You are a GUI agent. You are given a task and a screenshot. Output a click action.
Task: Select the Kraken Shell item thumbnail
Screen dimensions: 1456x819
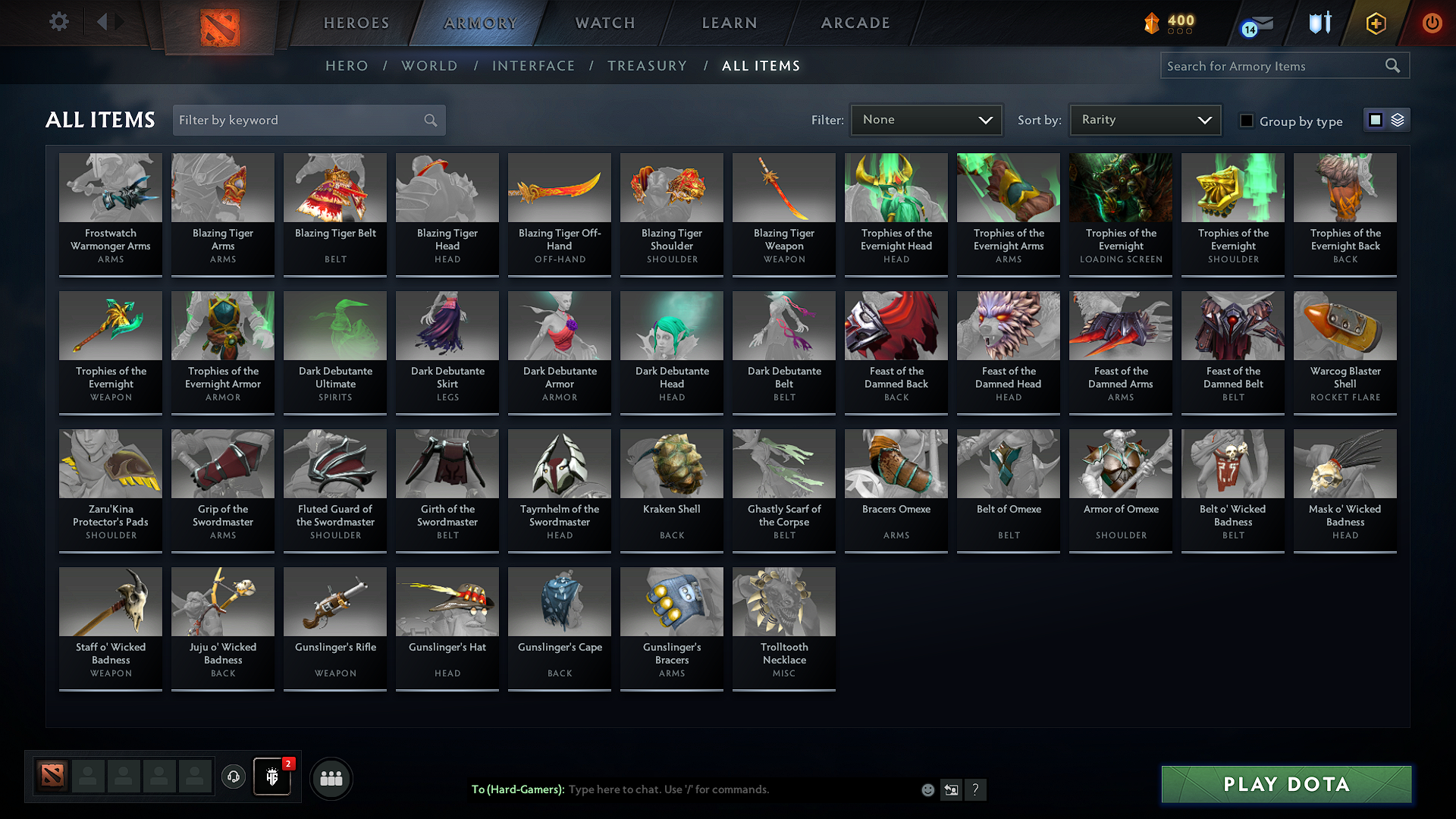671,463
